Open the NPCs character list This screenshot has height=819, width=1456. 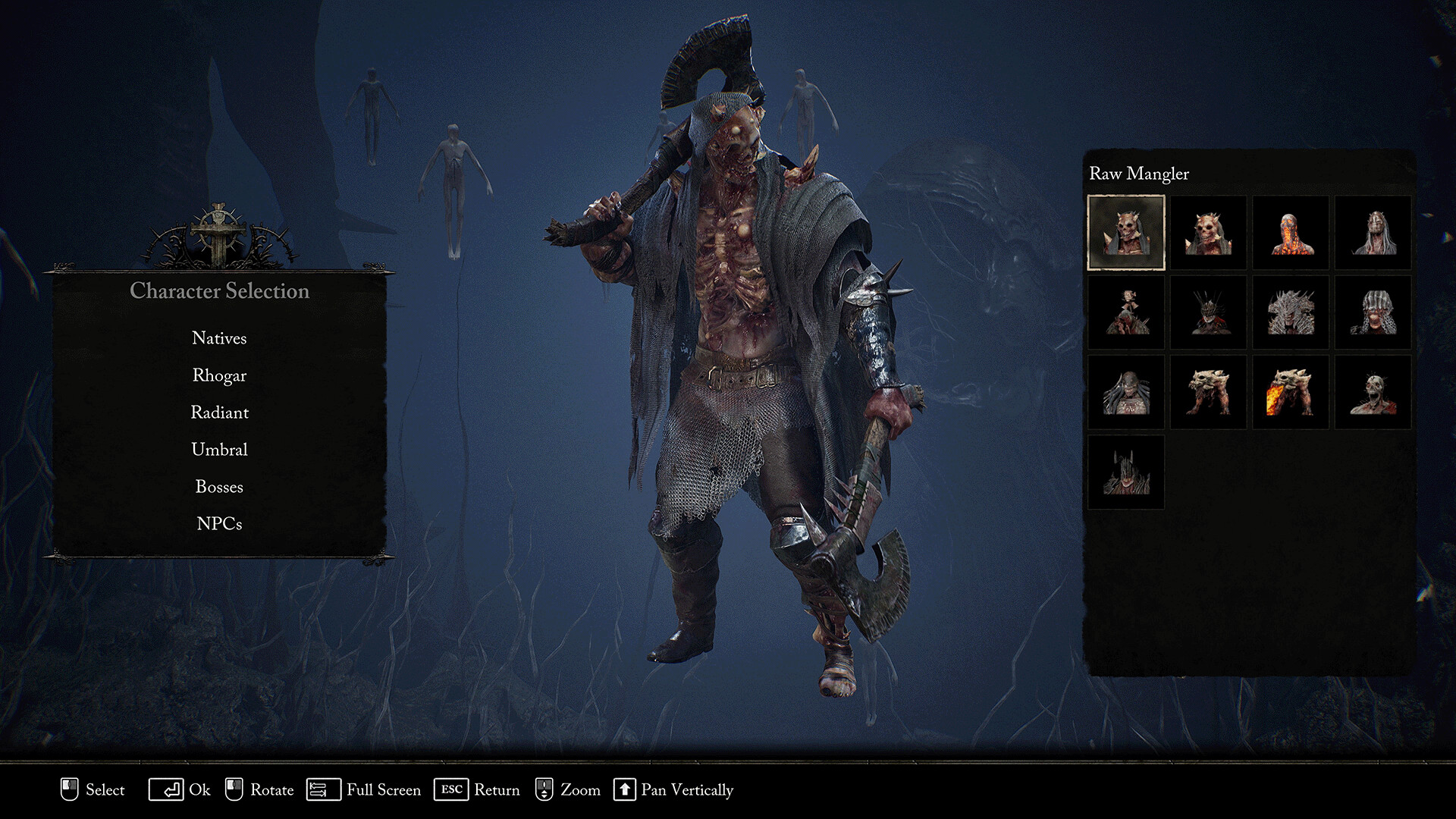tap(219, 522)
